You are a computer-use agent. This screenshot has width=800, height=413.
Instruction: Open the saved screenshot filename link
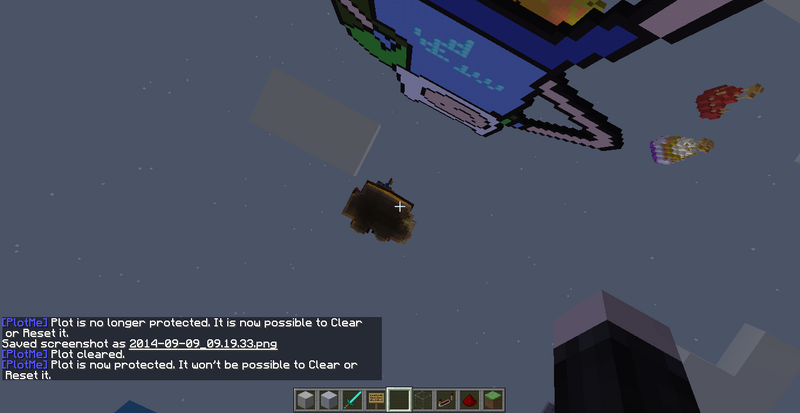click(x=201, y=343)
